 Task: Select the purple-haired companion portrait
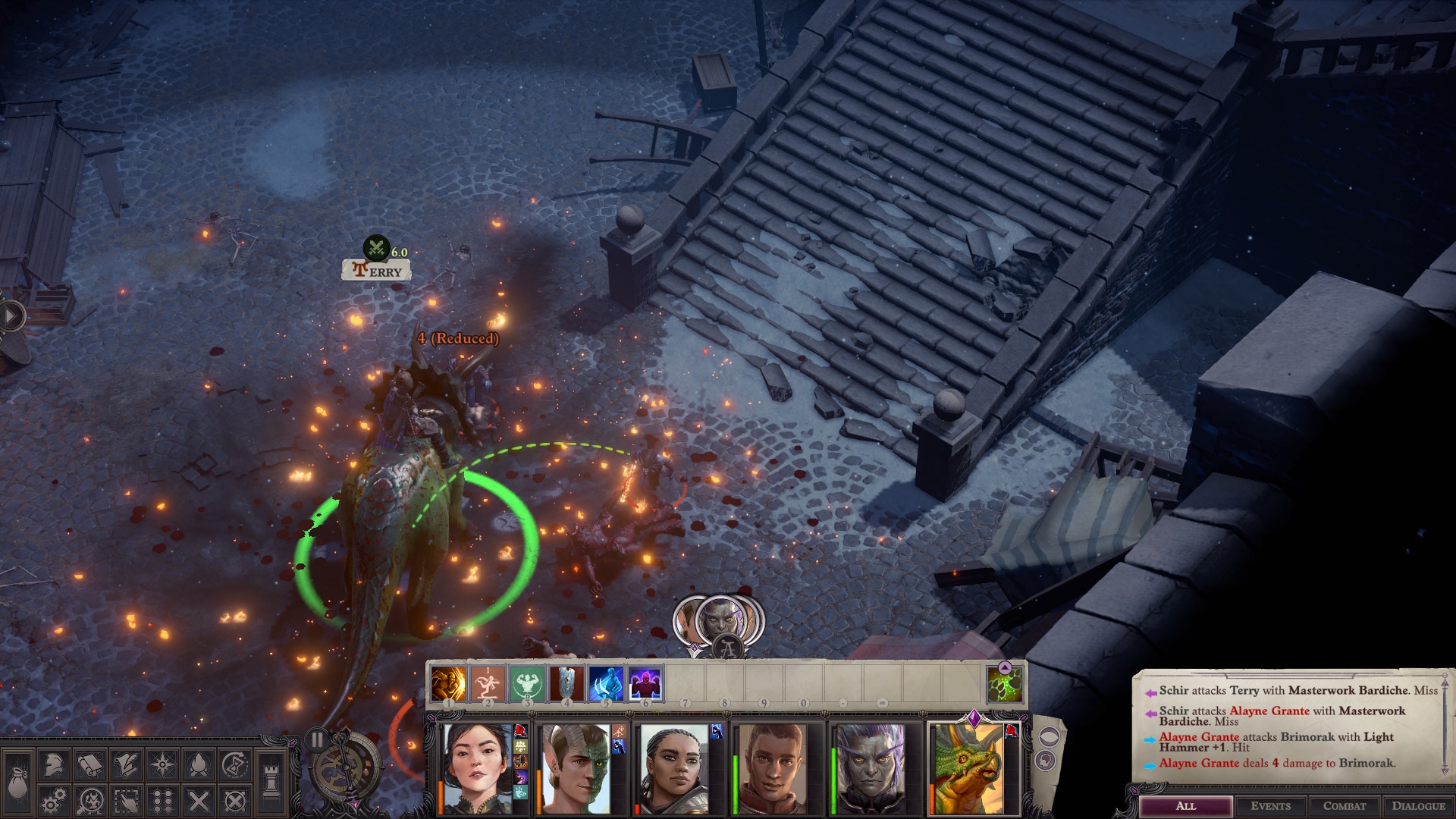870,768
